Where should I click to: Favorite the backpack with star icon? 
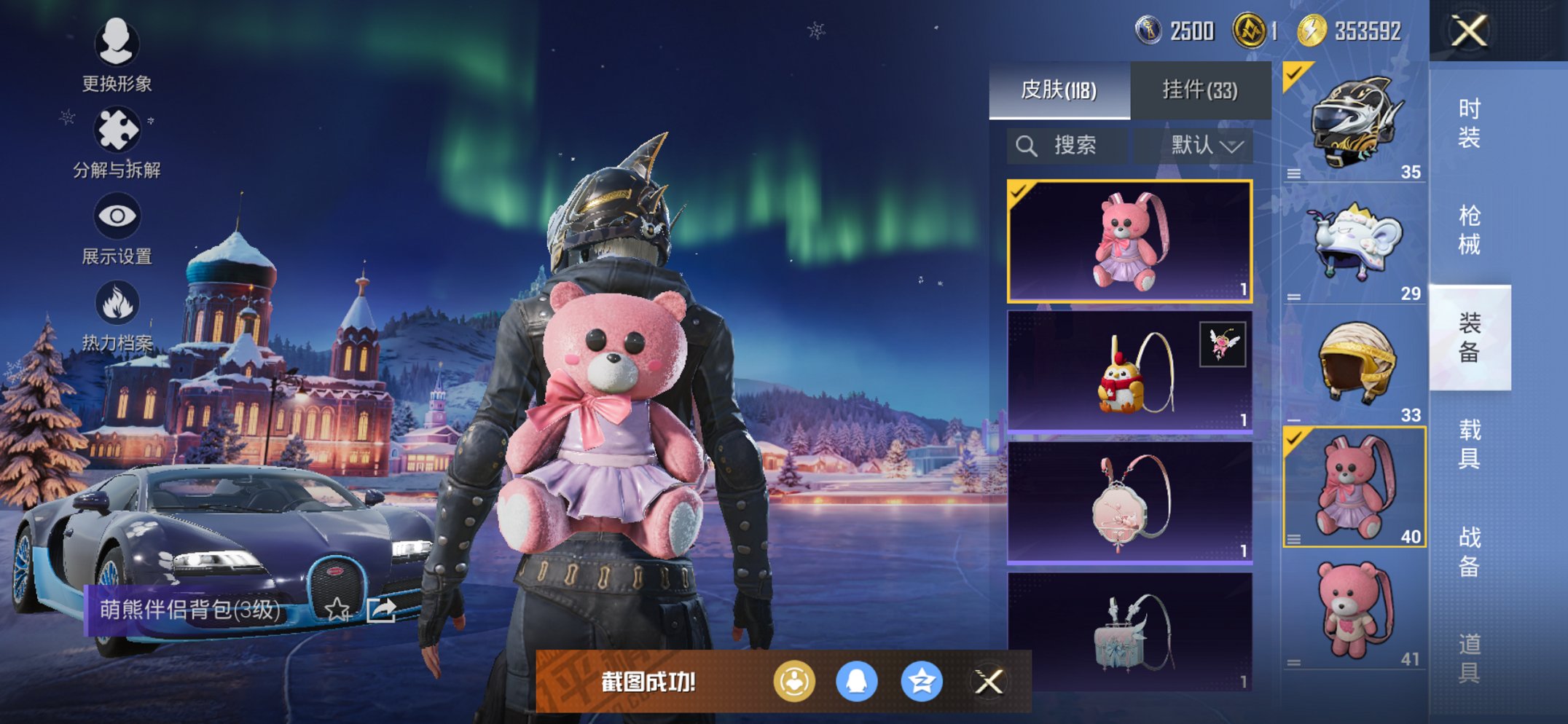[337, 609]
